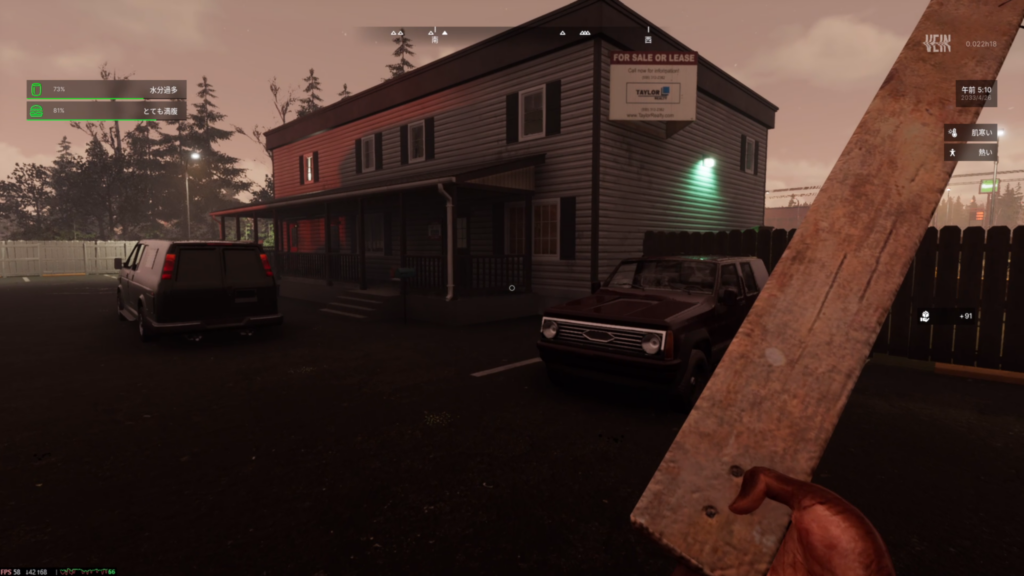Click the green burger hunger icon
The width and height of the screenshot is (1024, 576).
[x=36, y=110]
